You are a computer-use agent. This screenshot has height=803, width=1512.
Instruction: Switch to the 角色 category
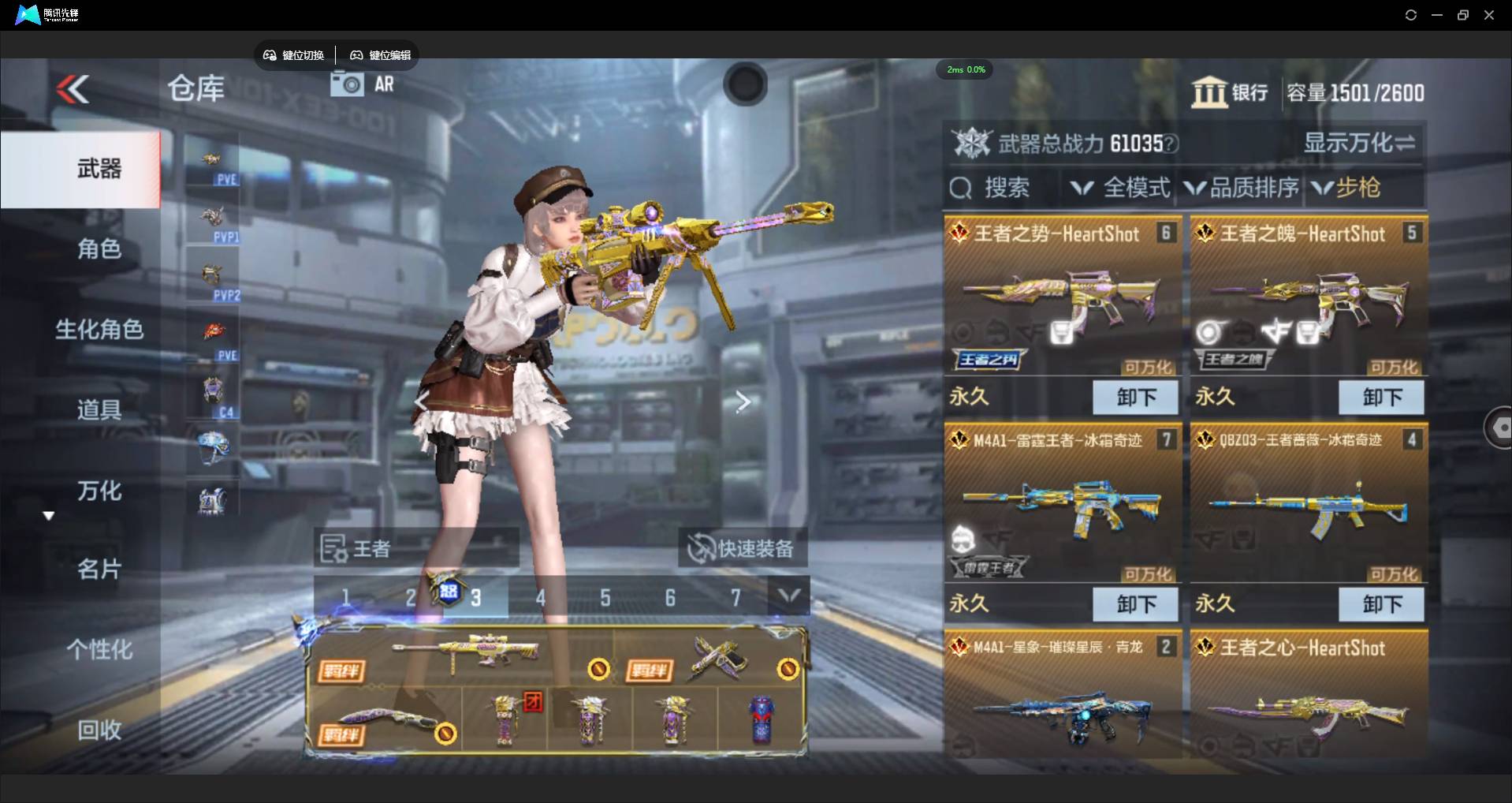click(99, 249)
